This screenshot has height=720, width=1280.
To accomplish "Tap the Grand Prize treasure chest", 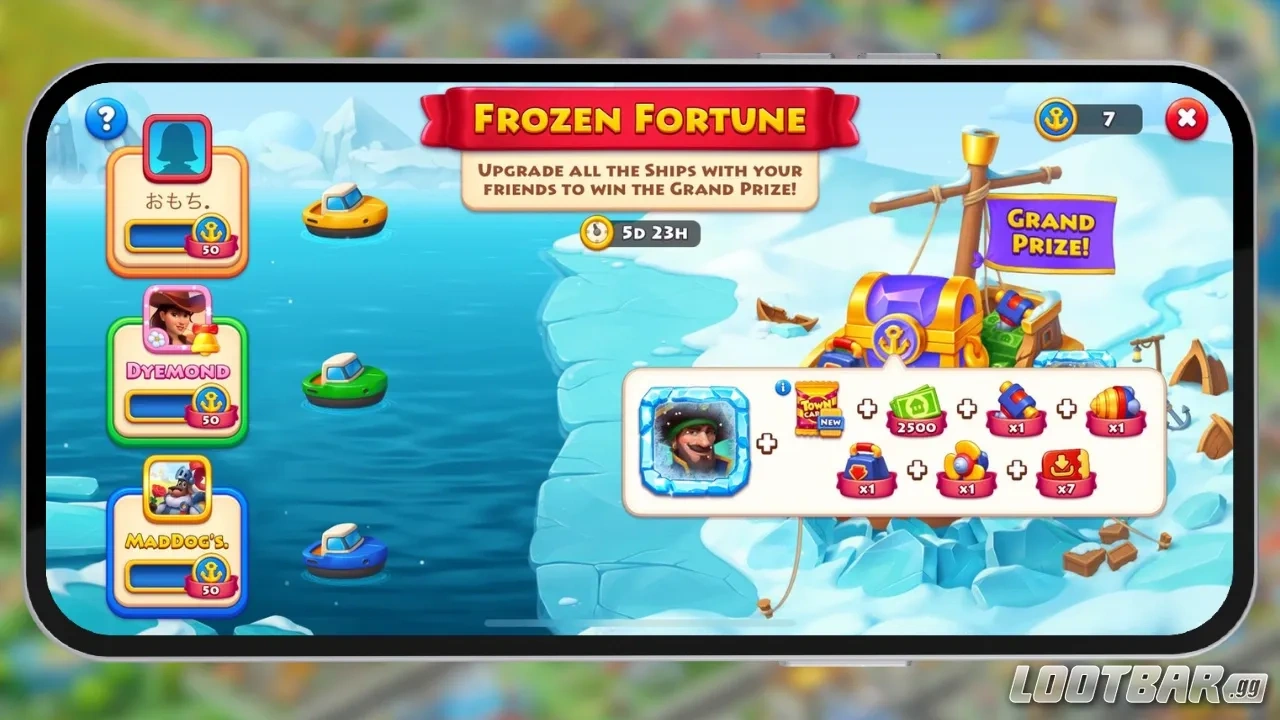I will point(905,320).
